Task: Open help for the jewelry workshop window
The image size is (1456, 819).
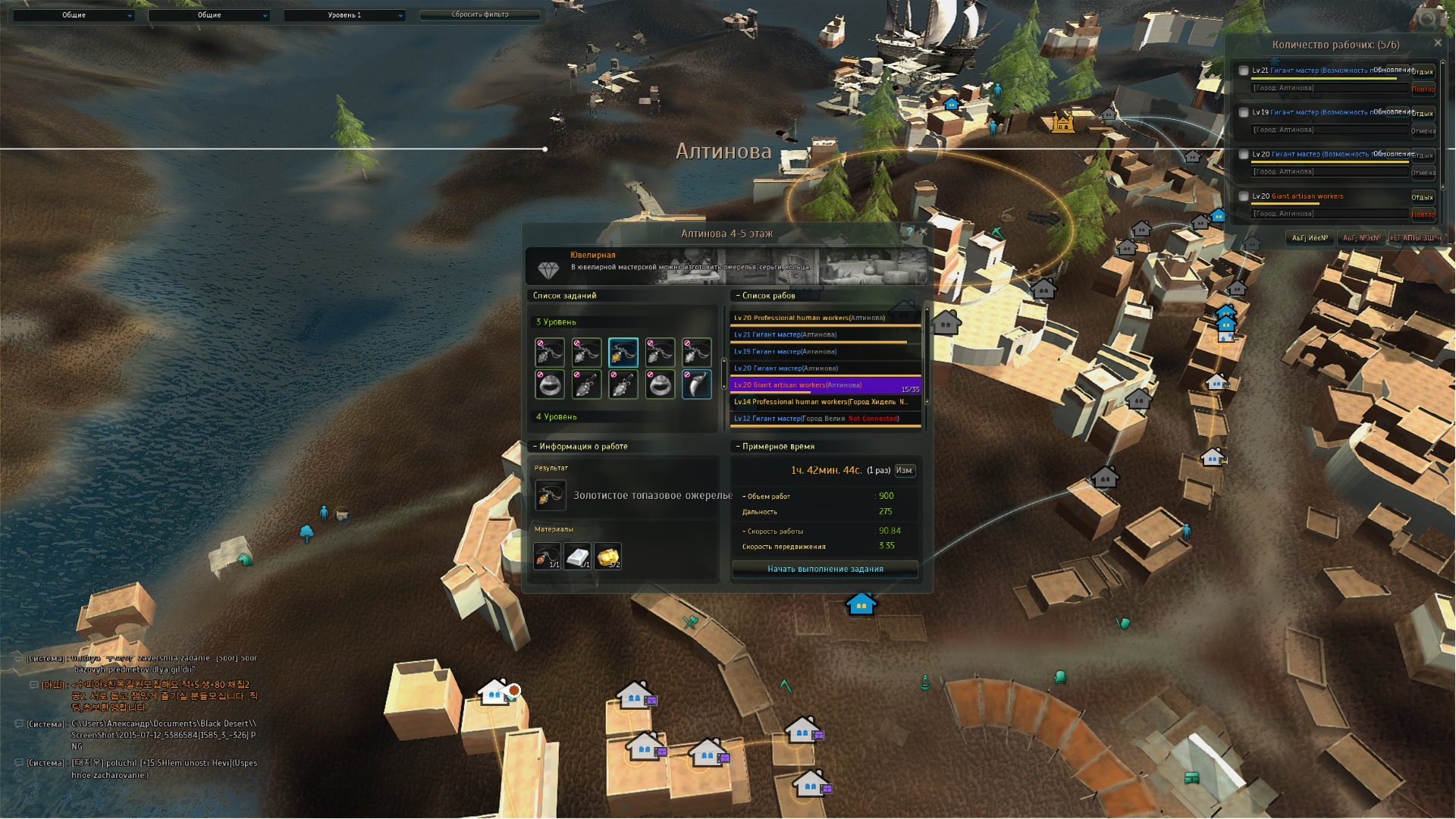Action: pos(910,231)
